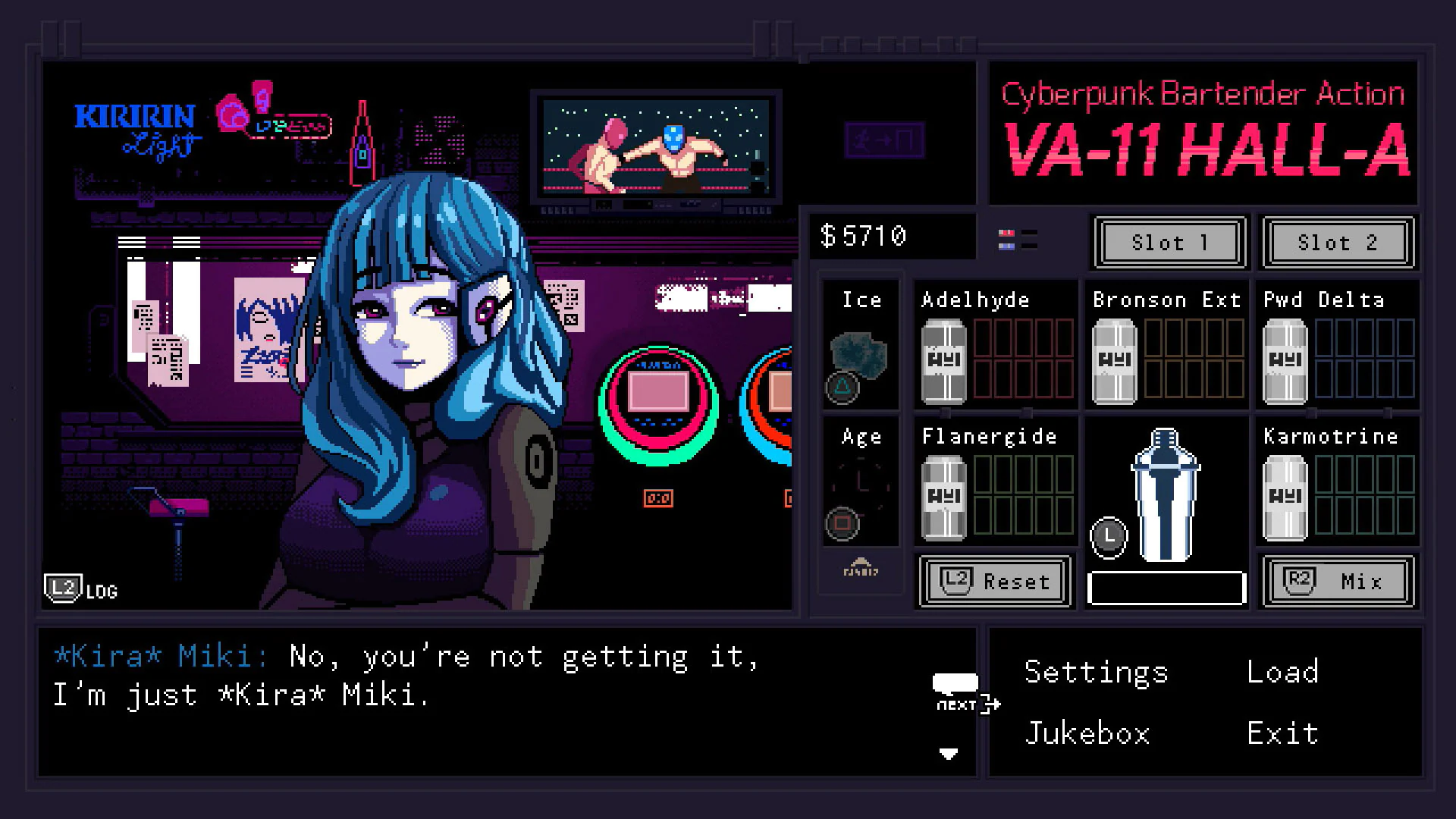The image size is (1456, 819).
Task: Switch to Slot 2
Action: tap(1336, 243)
